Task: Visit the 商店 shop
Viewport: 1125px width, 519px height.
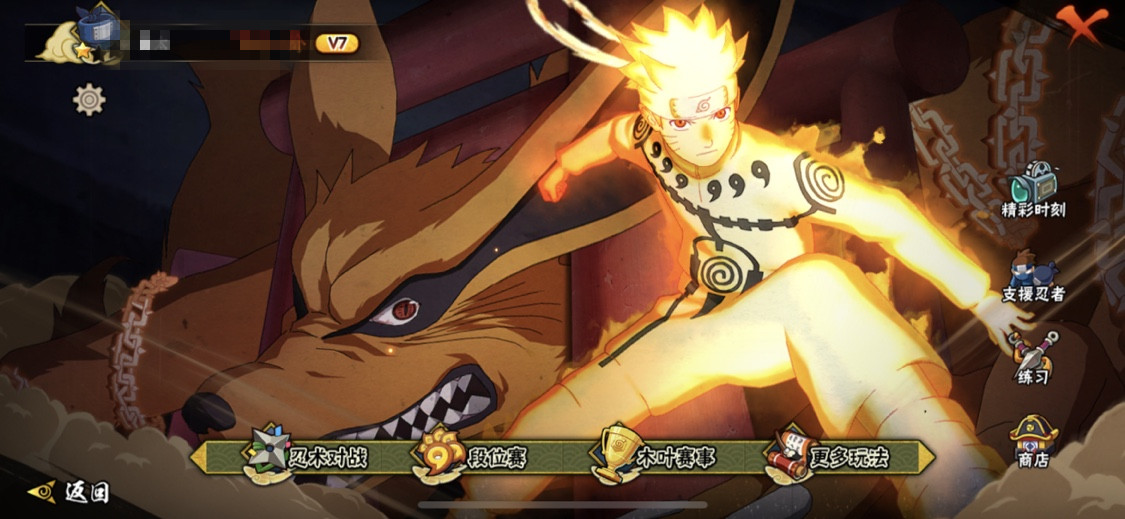Action: pyautogui.click(x=1033, y=442)
